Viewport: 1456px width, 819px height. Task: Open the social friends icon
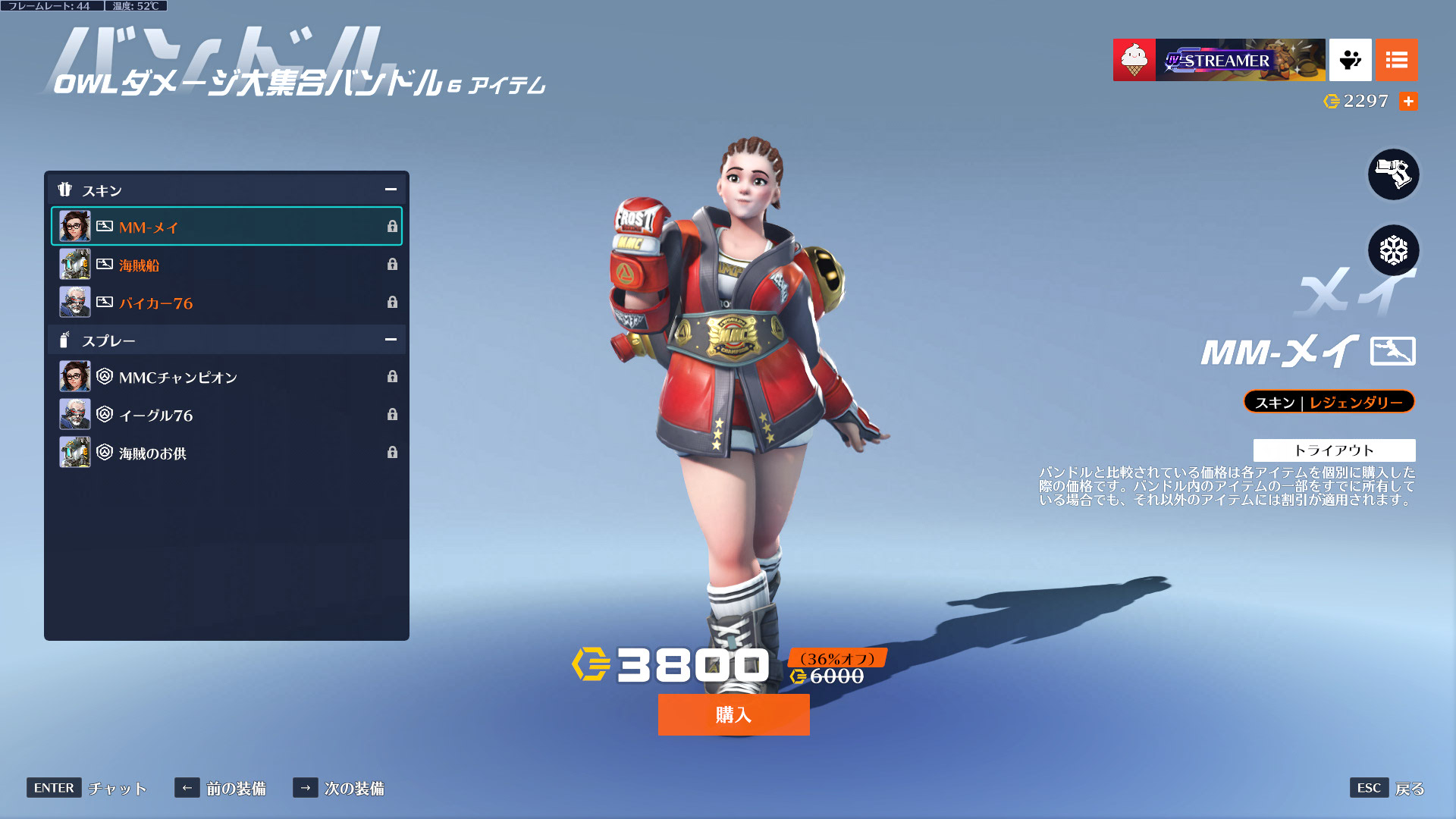pyautogui.click(x=1350, y=60)
